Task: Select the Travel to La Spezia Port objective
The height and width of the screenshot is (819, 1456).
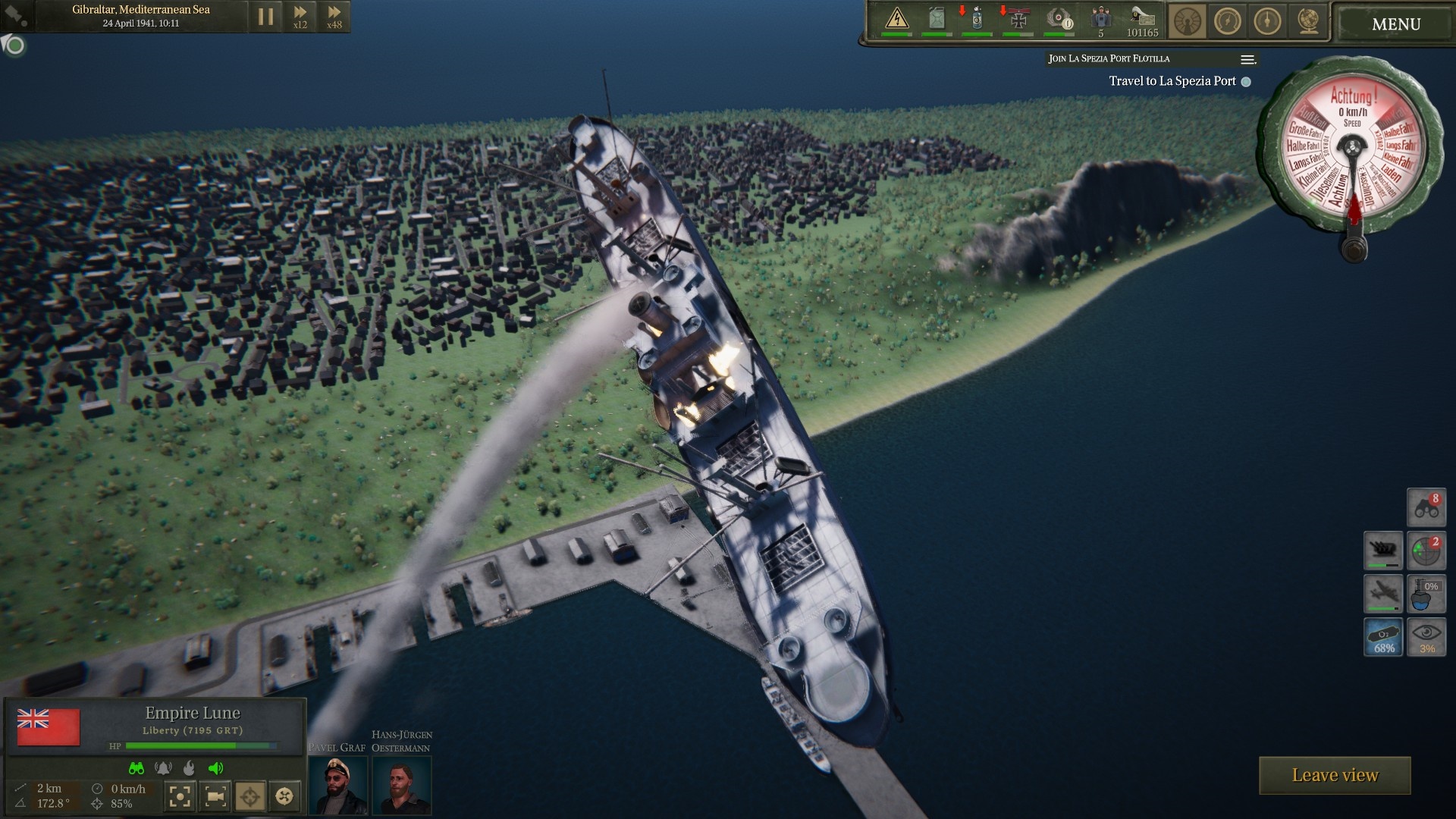Action: 1173,81
